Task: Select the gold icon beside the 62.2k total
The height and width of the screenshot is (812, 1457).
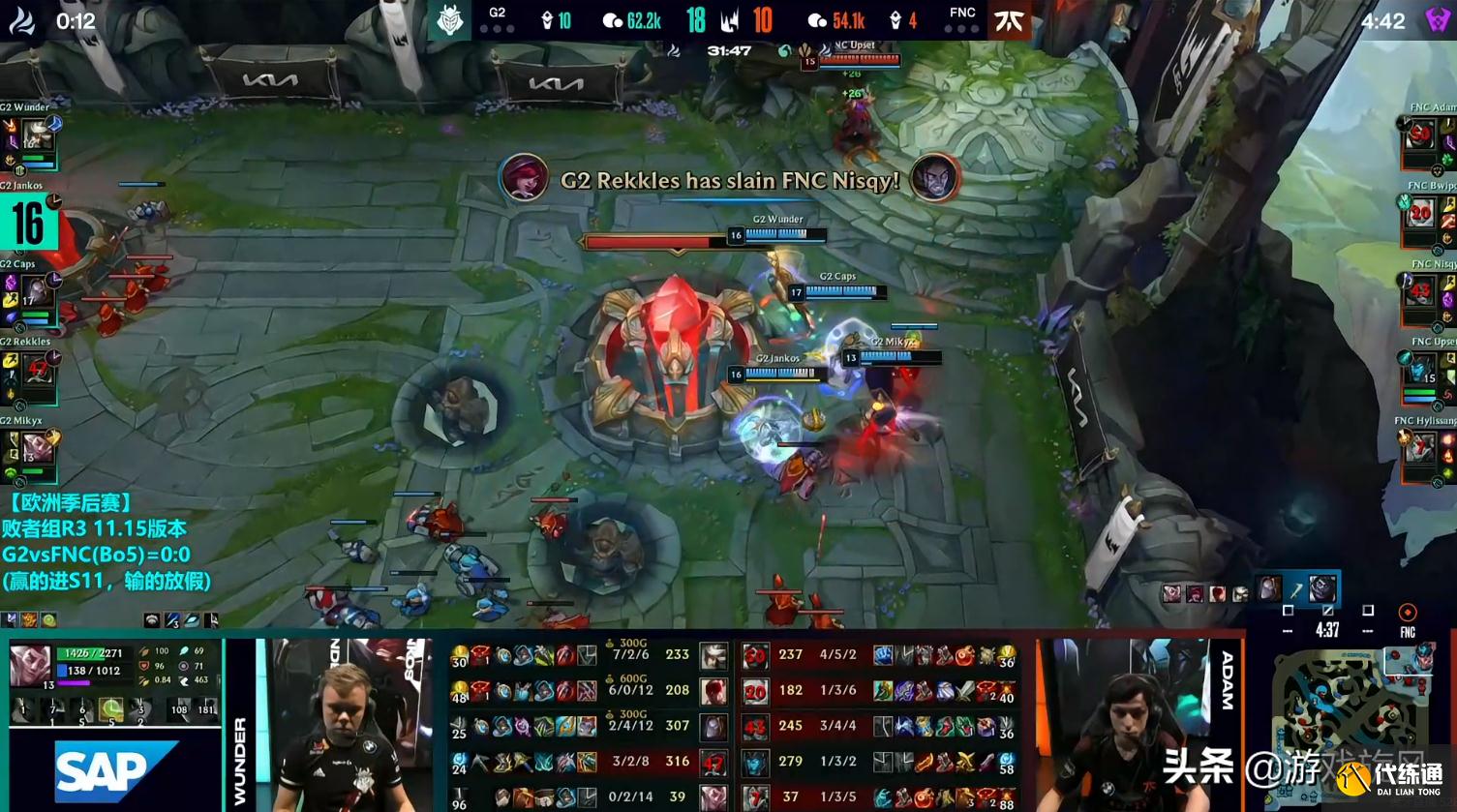Action: click(612, 17)
